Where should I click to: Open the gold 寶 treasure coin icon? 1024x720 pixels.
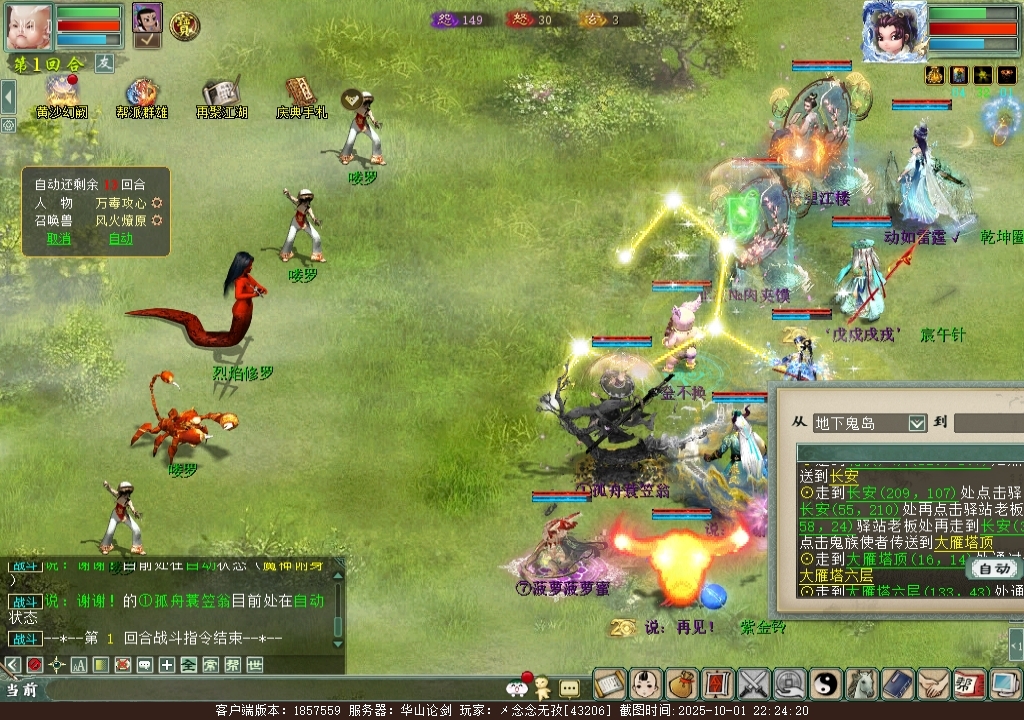184,26
